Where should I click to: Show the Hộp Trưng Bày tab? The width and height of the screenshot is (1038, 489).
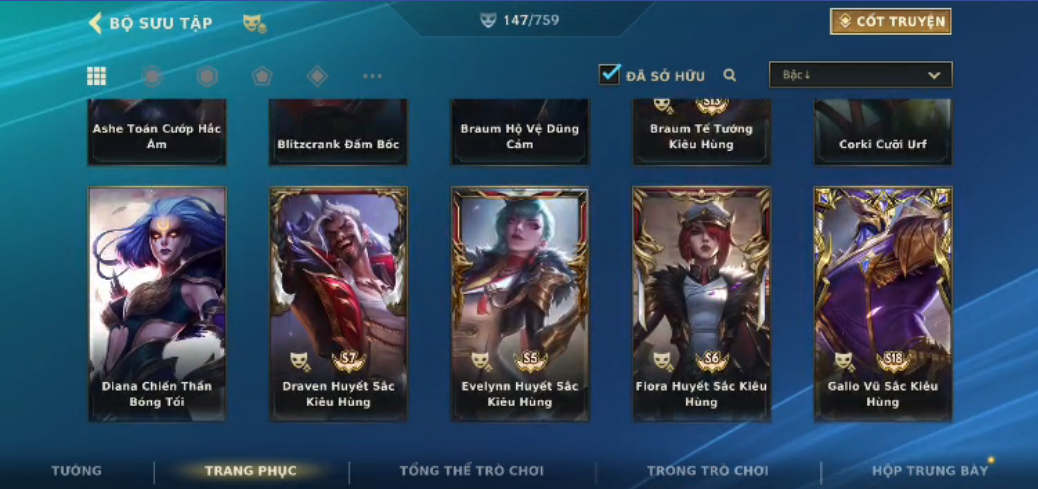click(x=929, y=471)
